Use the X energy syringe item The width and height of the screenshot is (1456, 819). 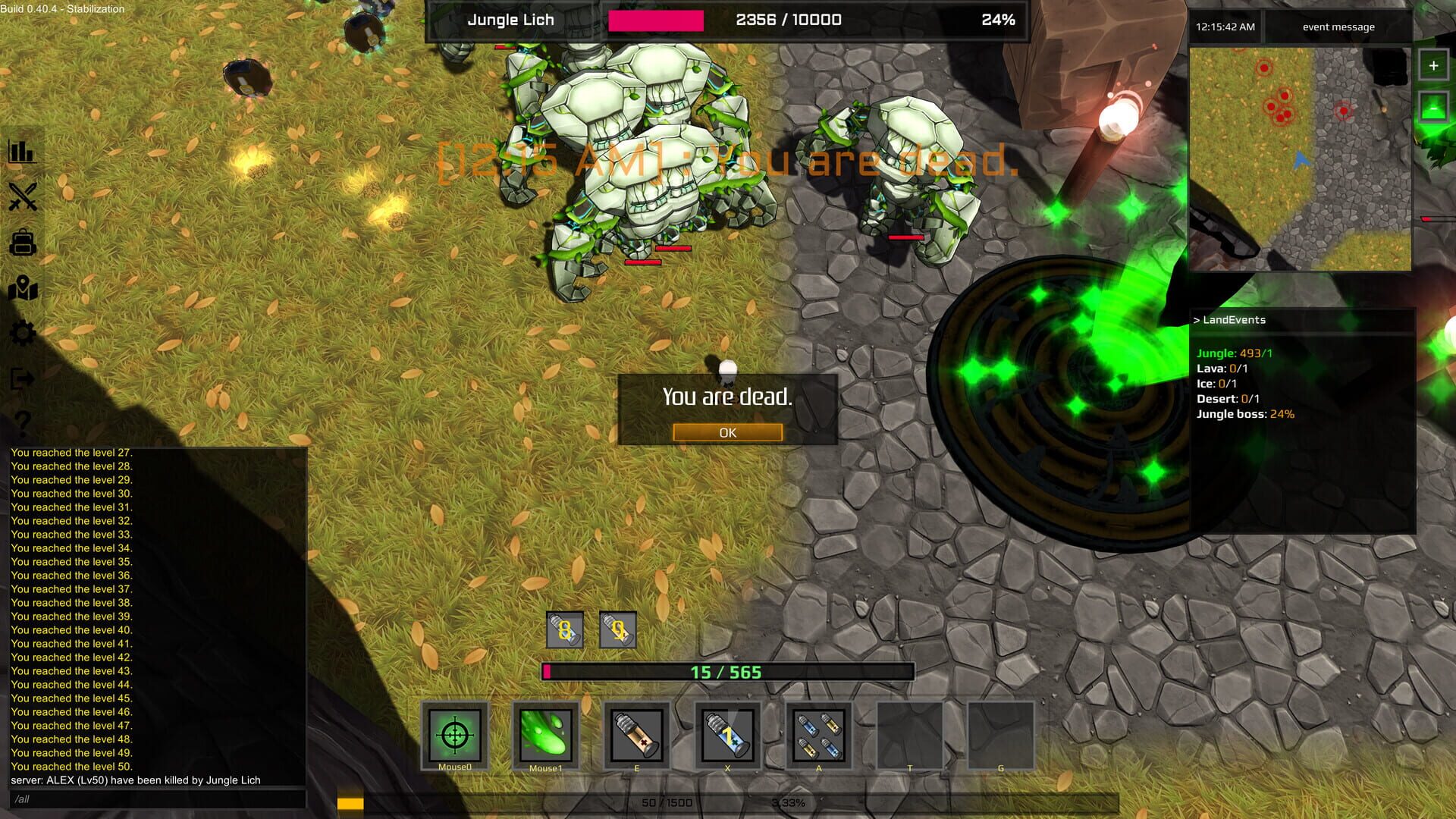(x=728, y=736)
